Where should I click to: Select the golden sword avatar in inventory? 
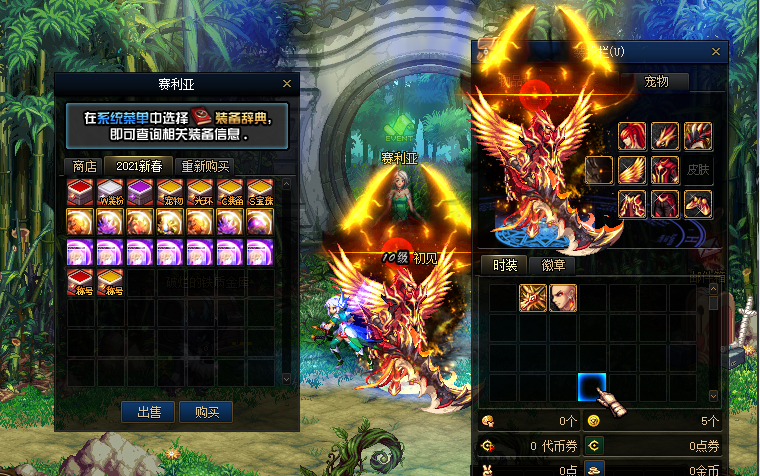pos(533,297)
